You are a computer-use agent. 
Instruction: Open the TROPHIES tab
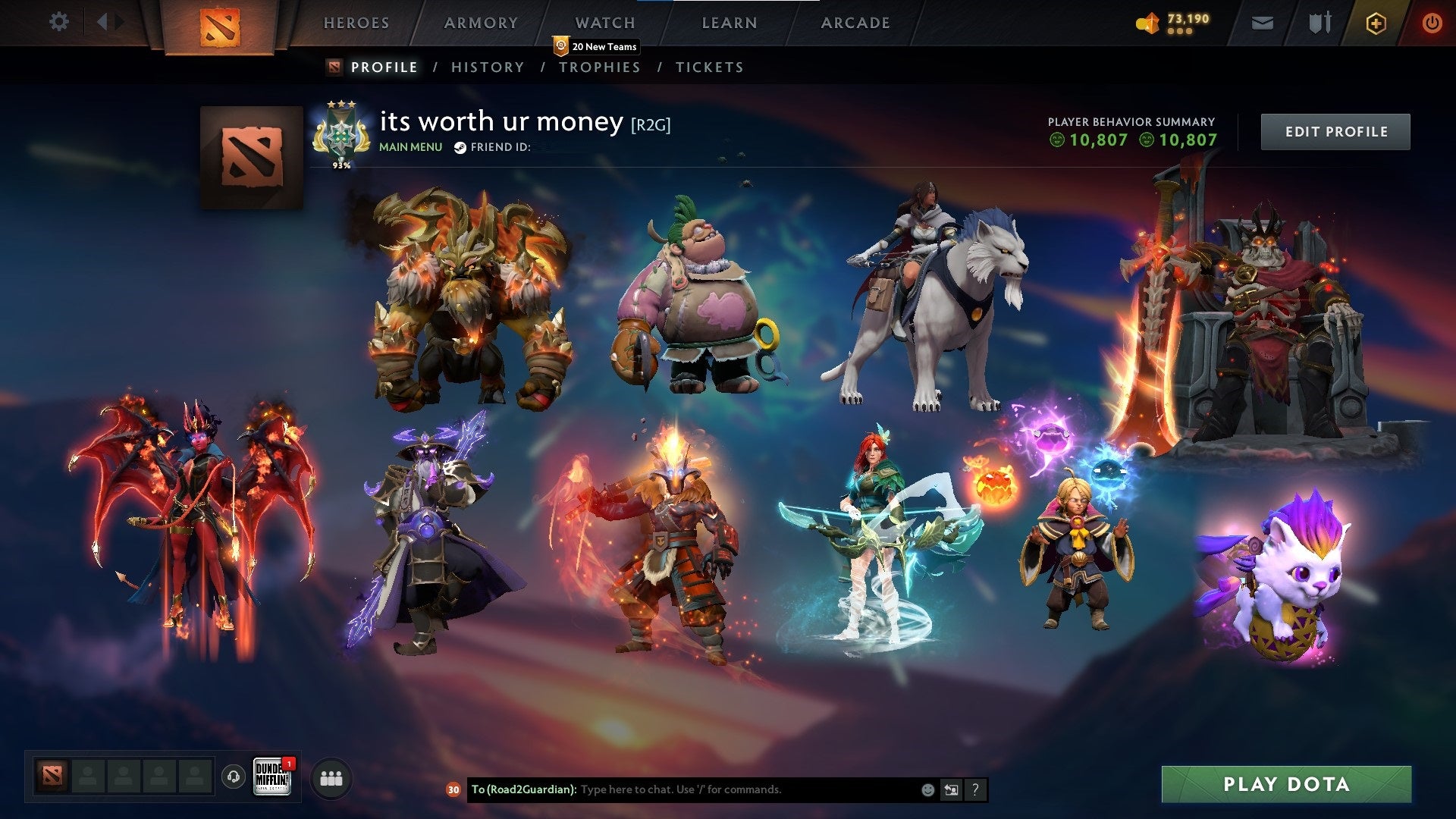click(600, 67)
